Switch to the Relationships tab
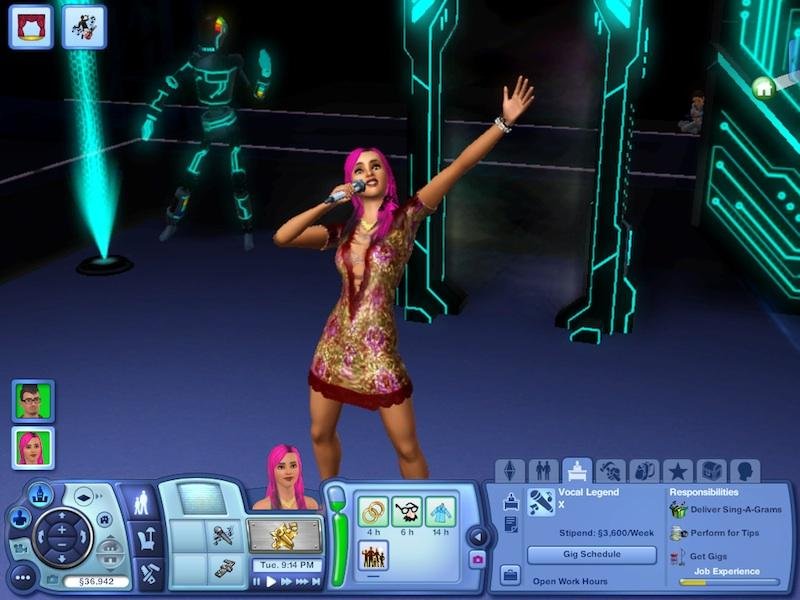The width and height of the screenshot is (800, 600). point(543,470)
